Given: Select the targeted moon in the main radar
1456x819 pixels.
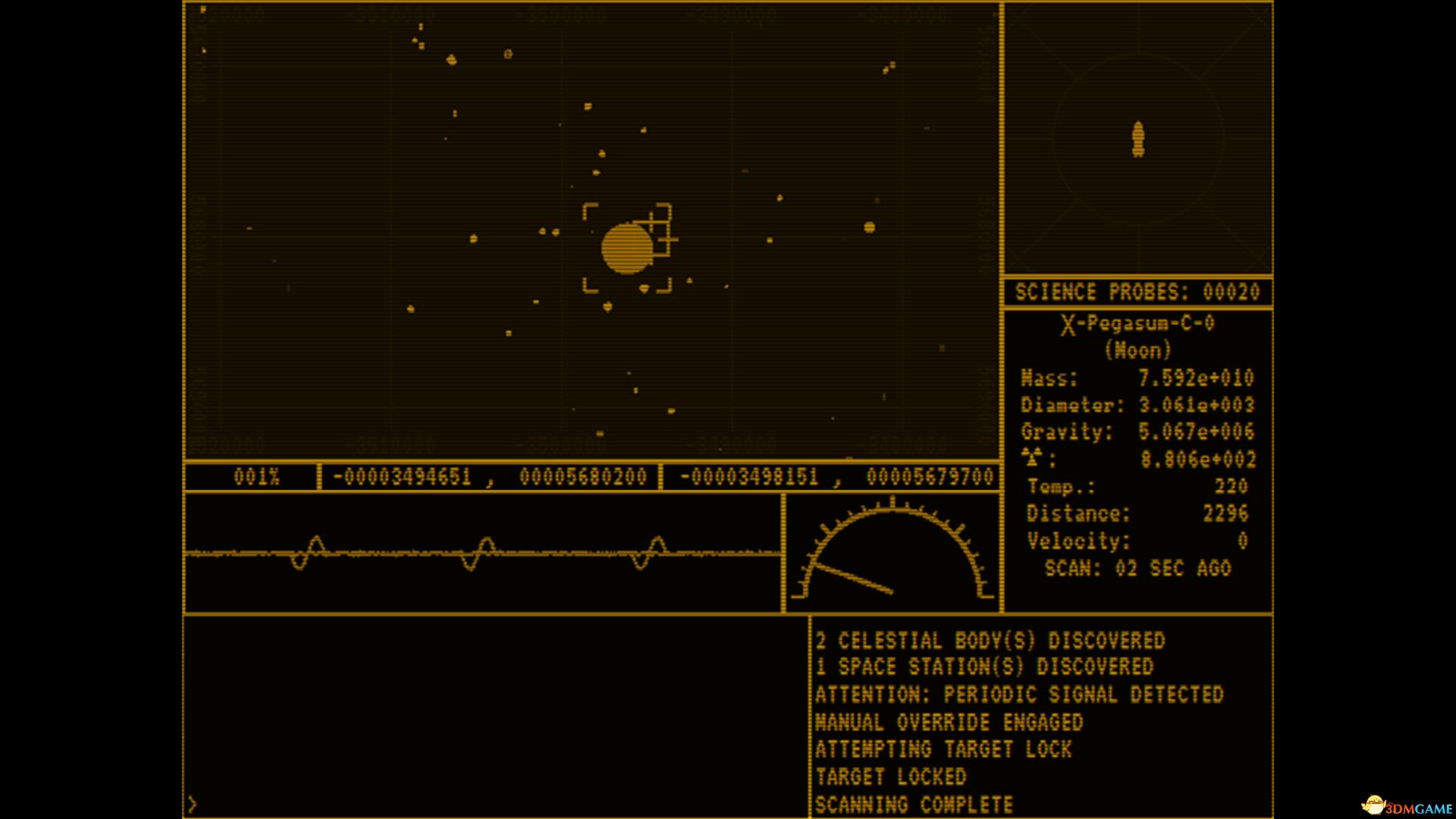Looking at the screenshot, I should tap(628, 248).
